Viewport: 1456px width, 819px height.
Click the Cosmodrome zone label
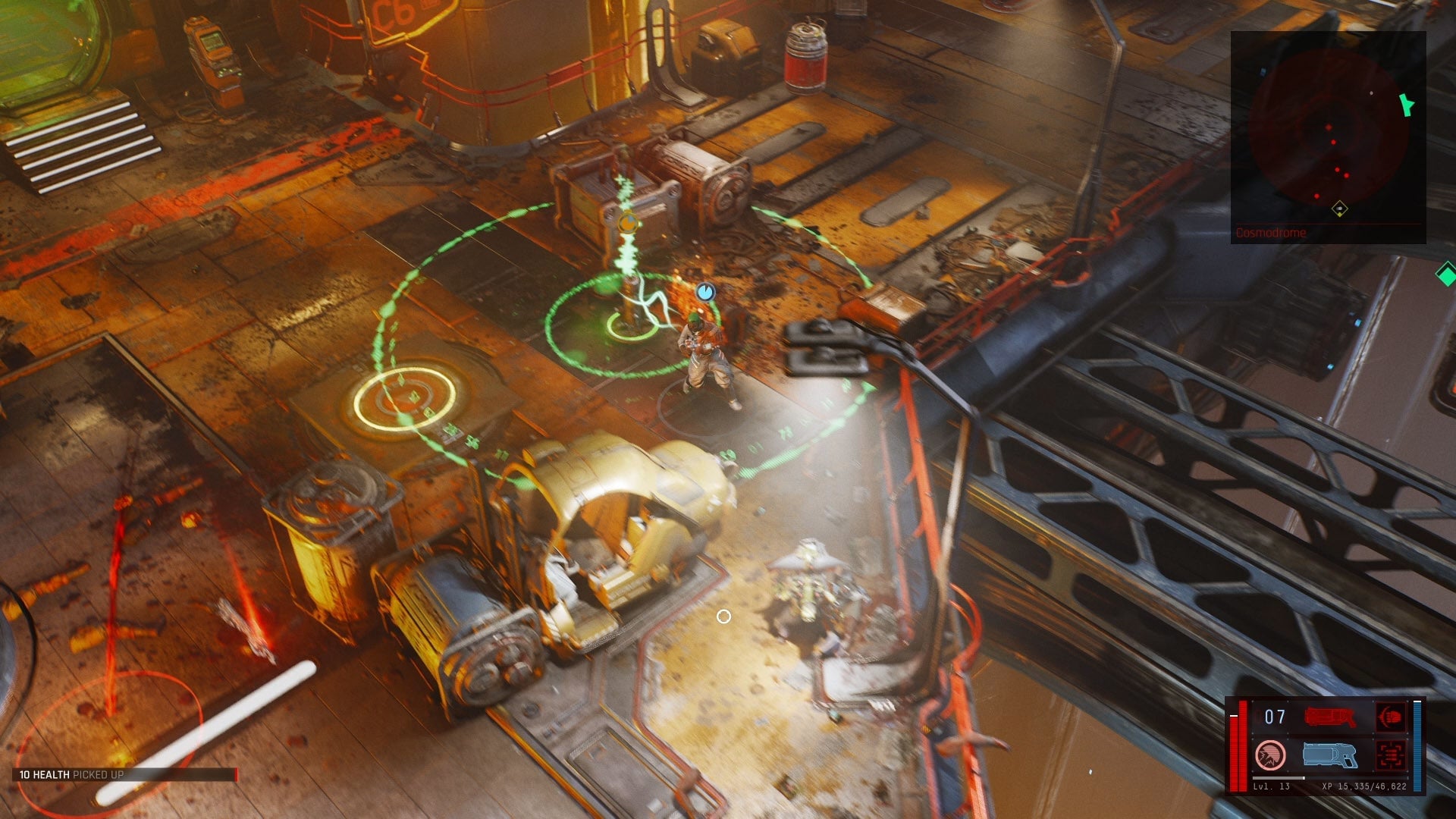click(x=1270, y=231)
